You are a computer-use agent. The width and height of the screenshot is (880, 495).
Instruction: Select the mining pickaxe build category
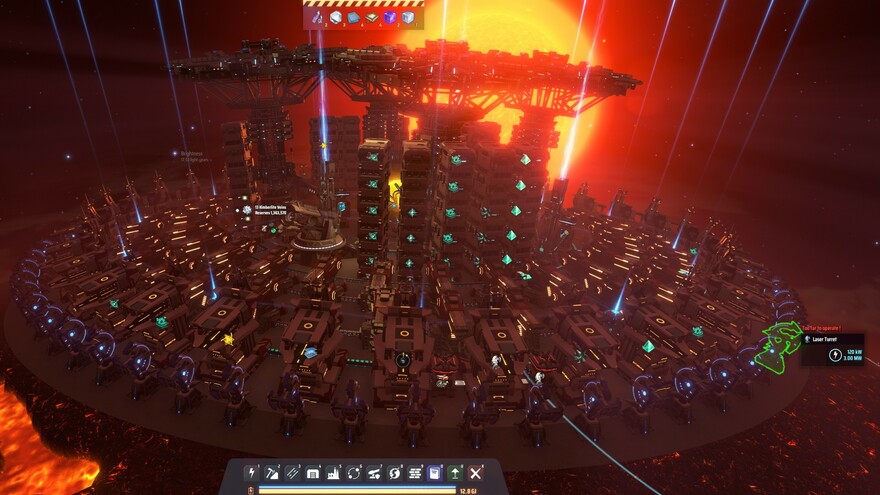(x=272, y=472)
